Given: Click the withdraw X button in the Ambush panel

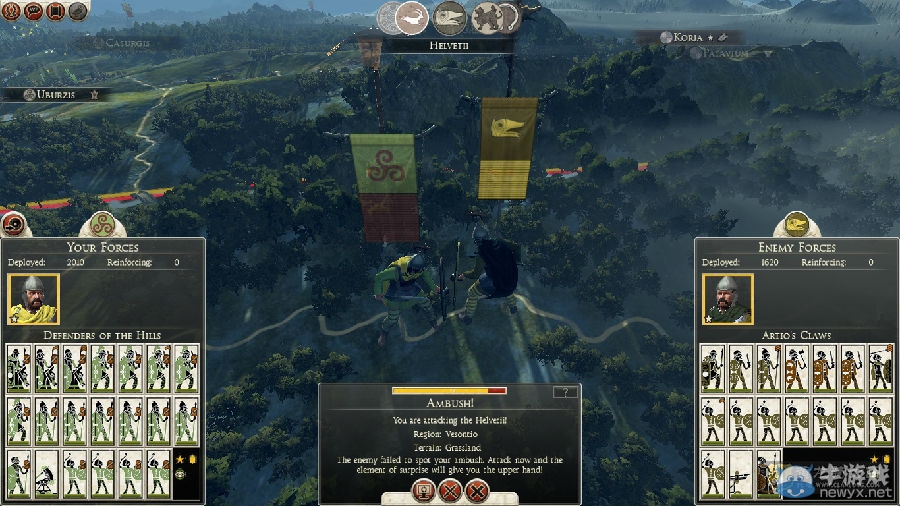Looking at the screenshot, I should 477,491.
